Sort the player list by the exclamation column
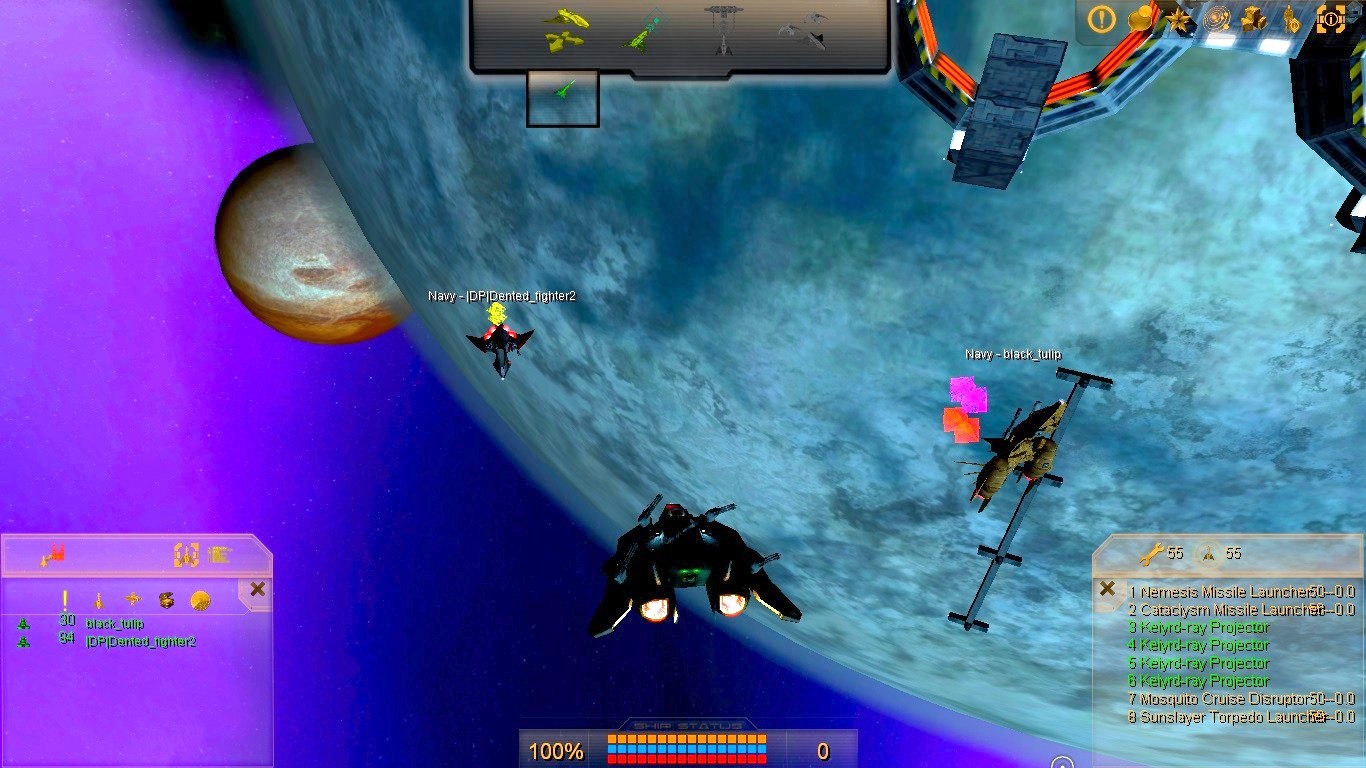 point(65,599)
